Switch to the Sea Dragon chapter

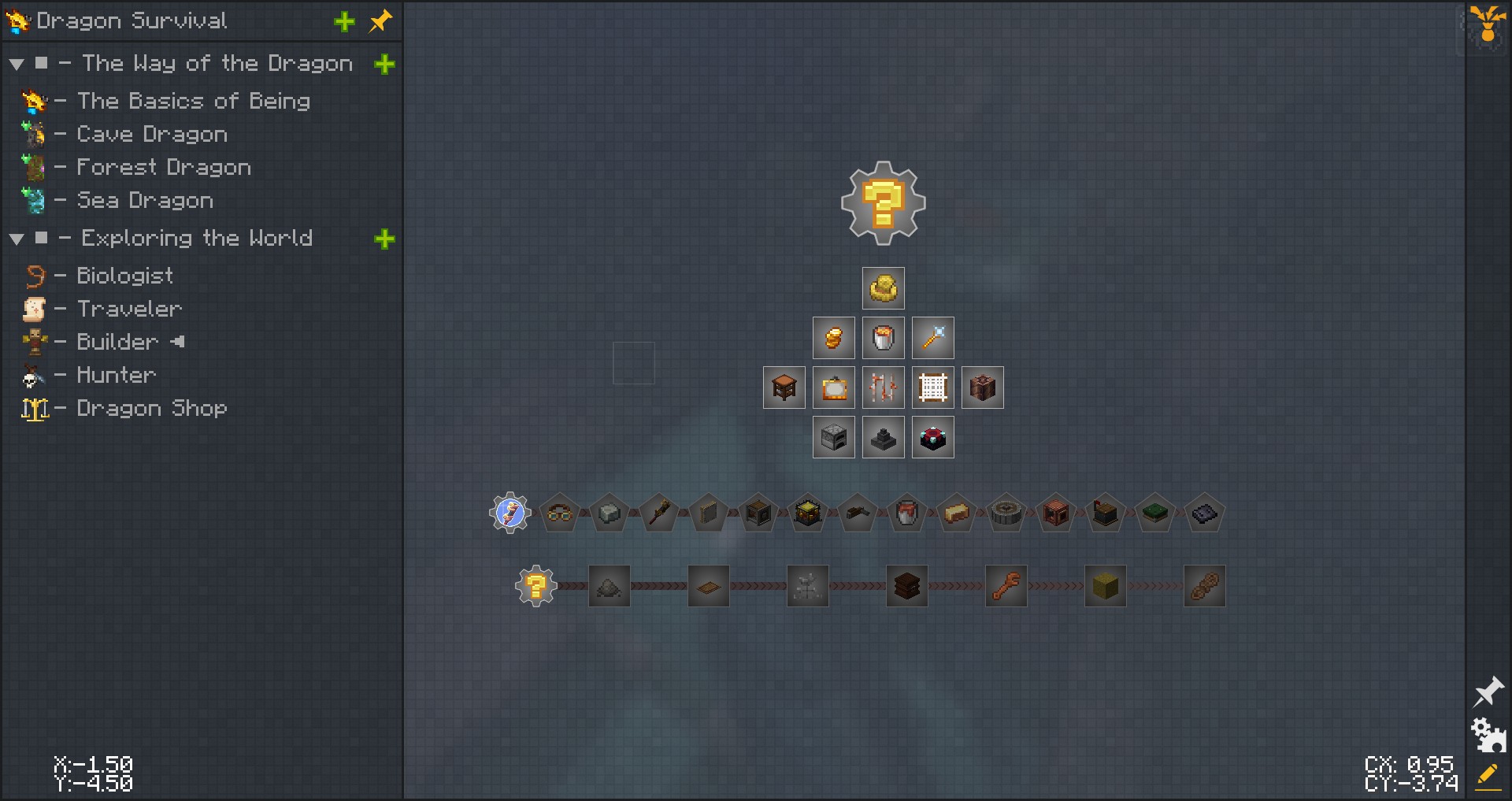tap(144, 201)
